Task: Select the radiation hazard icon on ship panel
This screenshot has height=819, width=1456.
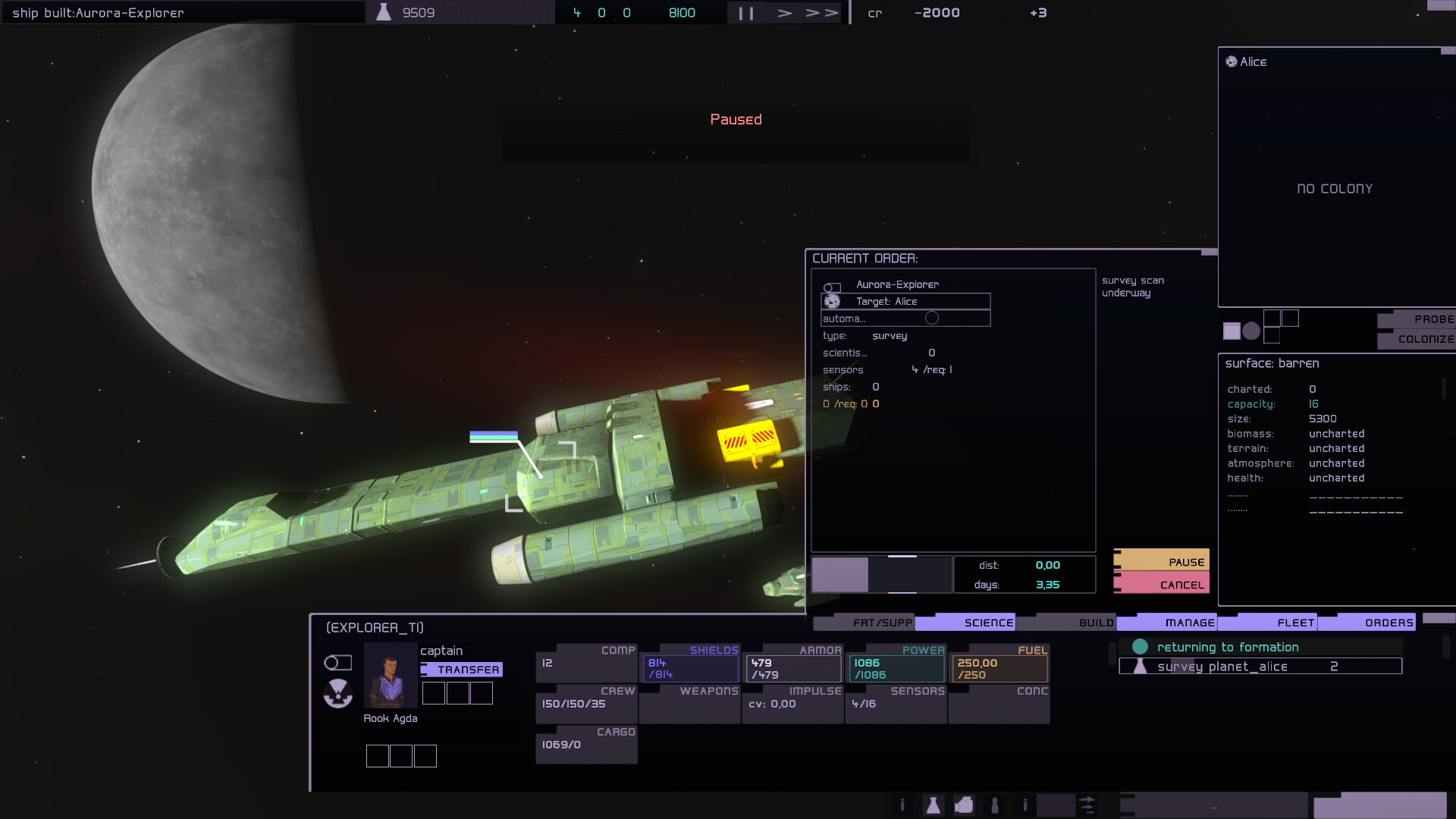Action: click(x=338, y=694)
